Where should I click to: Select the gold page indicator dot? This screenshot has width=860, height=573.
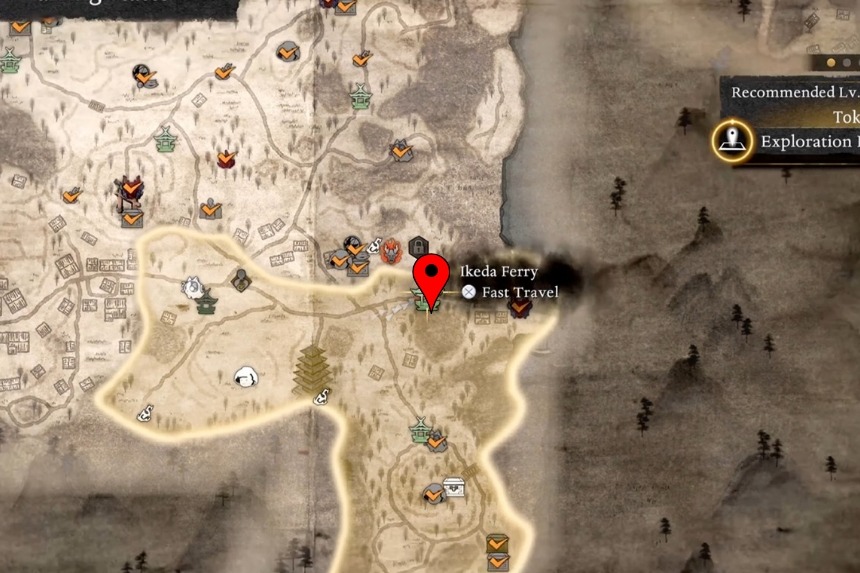(830, 62)
